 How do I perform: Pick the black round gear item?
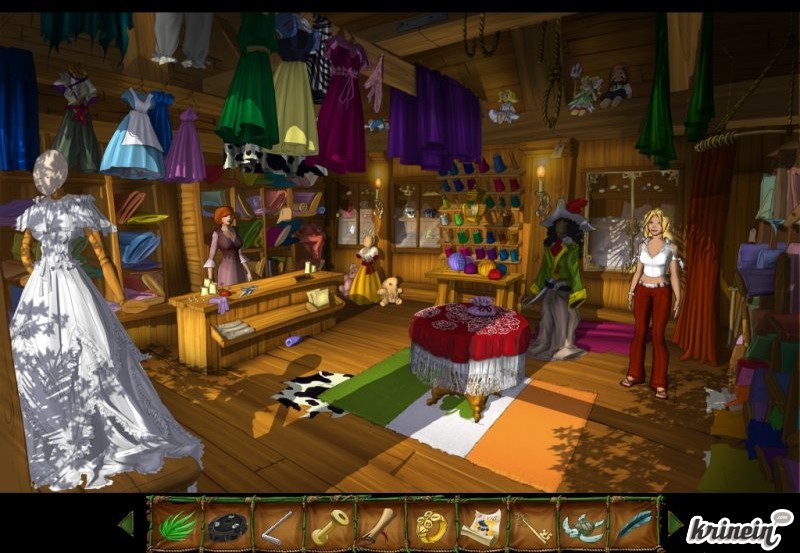tap(227, 524)
